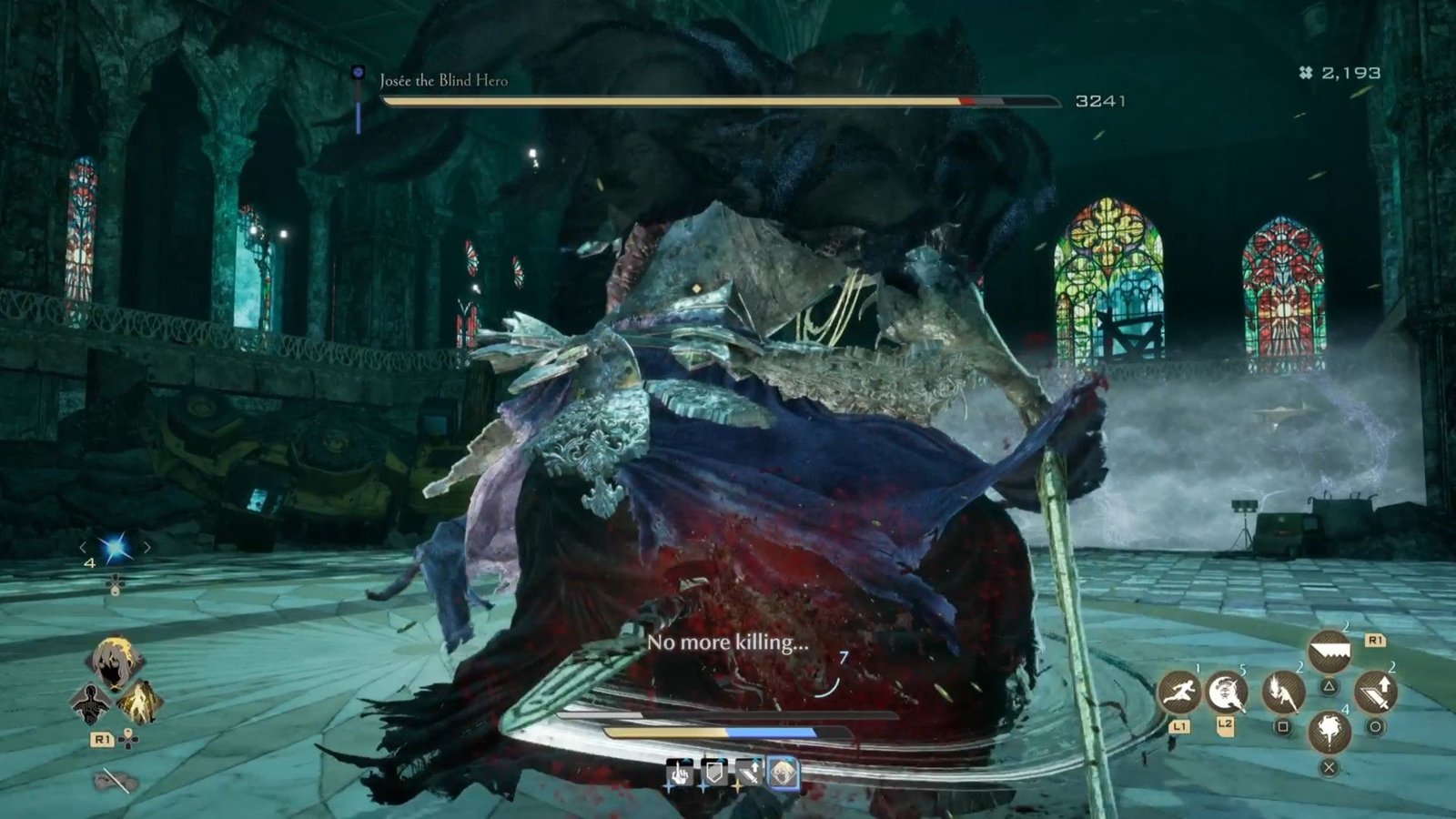This screenshot has width=1456, height=819.
Task: Click the d-pad indicator below the item slot
Action: (116, 585)
